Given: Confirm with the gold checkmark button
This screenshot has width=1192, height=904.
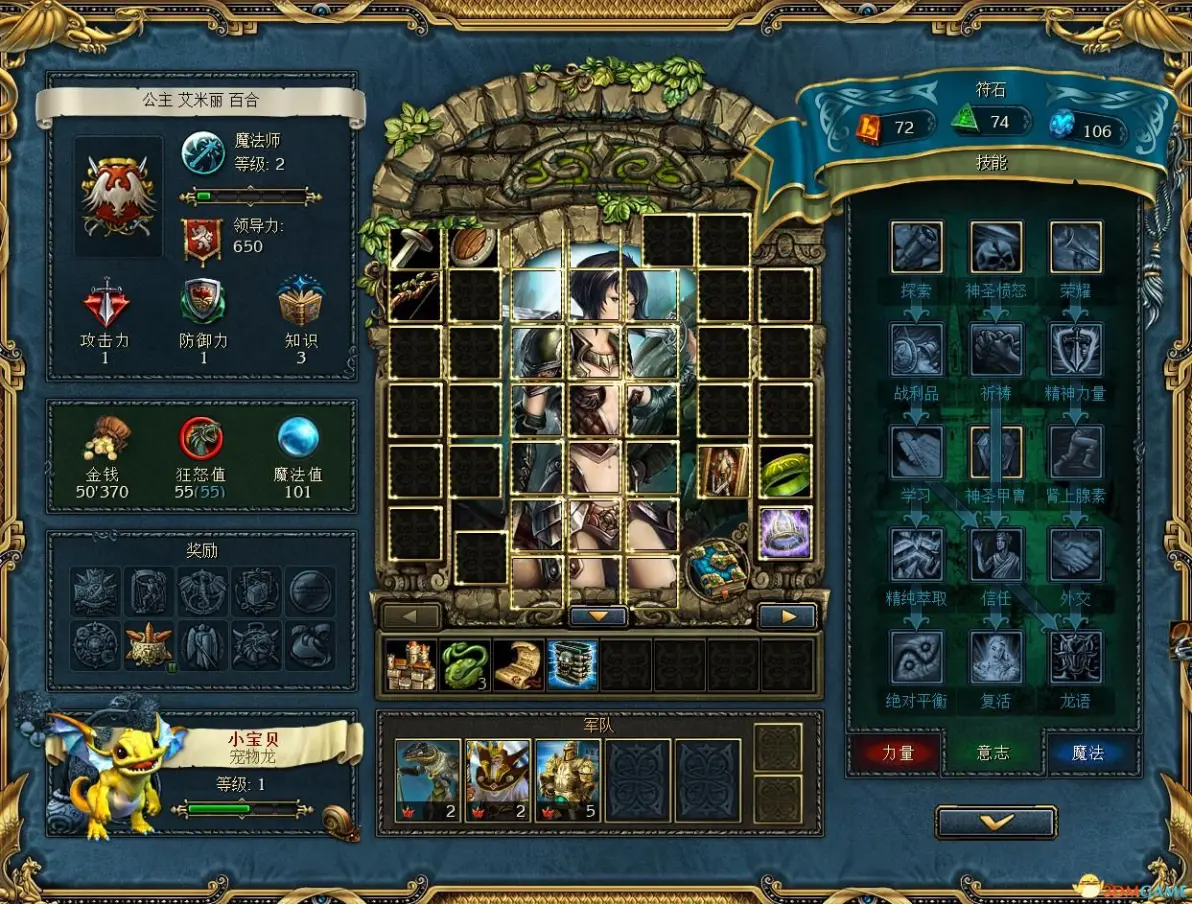Looking at the screenshot, I should click(995, 822).
